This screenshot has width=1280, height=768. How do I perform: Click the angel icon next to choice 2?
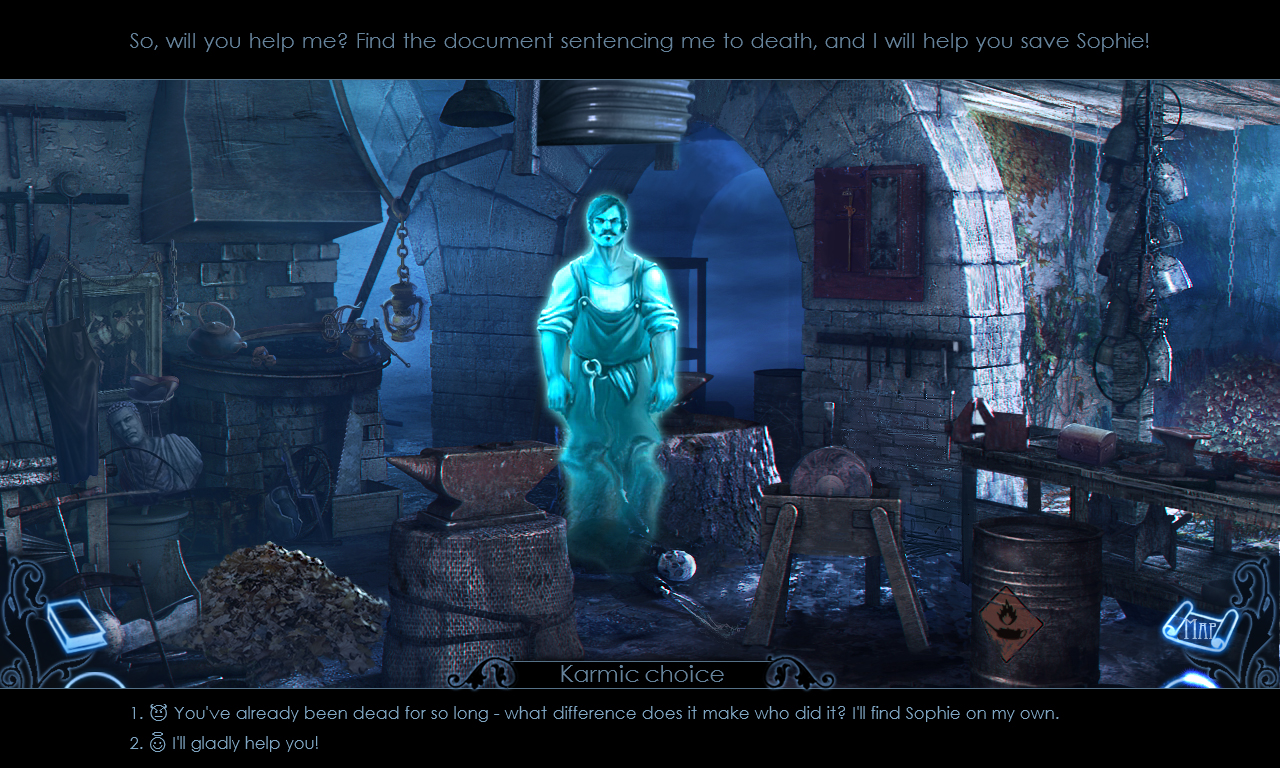(x=156, y=742)
